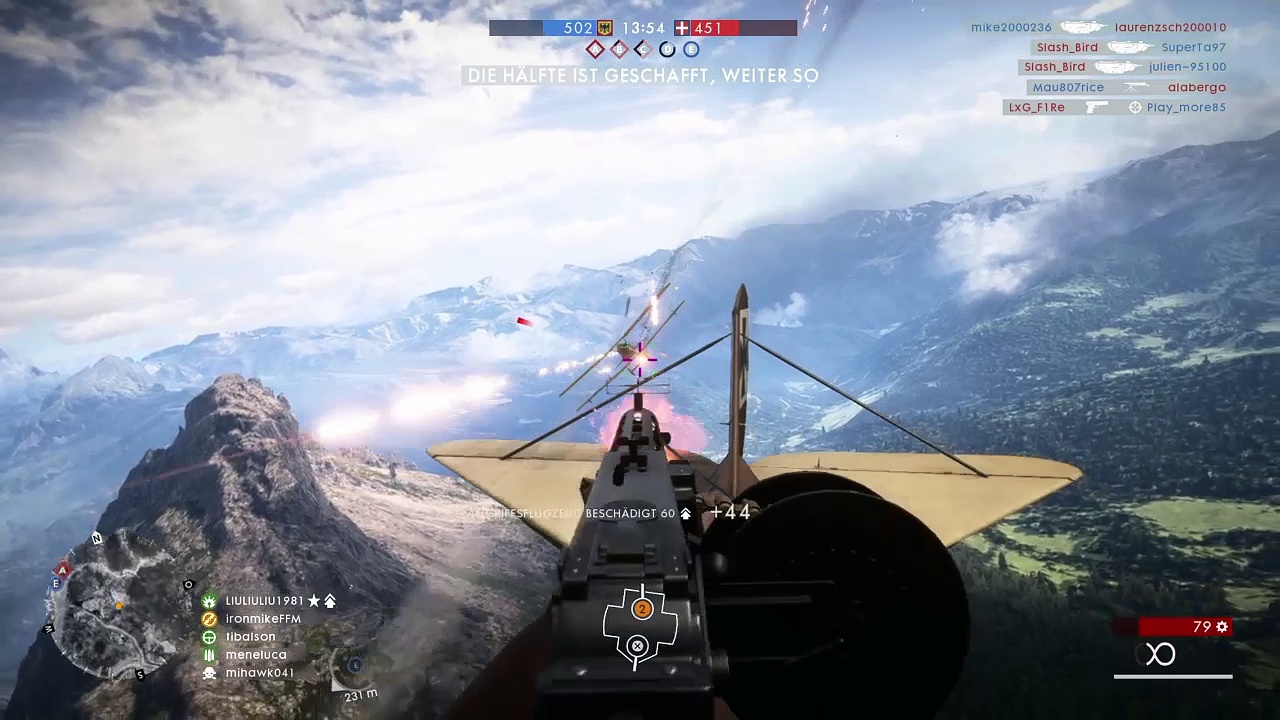Click the infinity ammo weapon icon
Viewport: 1280px width, 720px height.
1160,655
